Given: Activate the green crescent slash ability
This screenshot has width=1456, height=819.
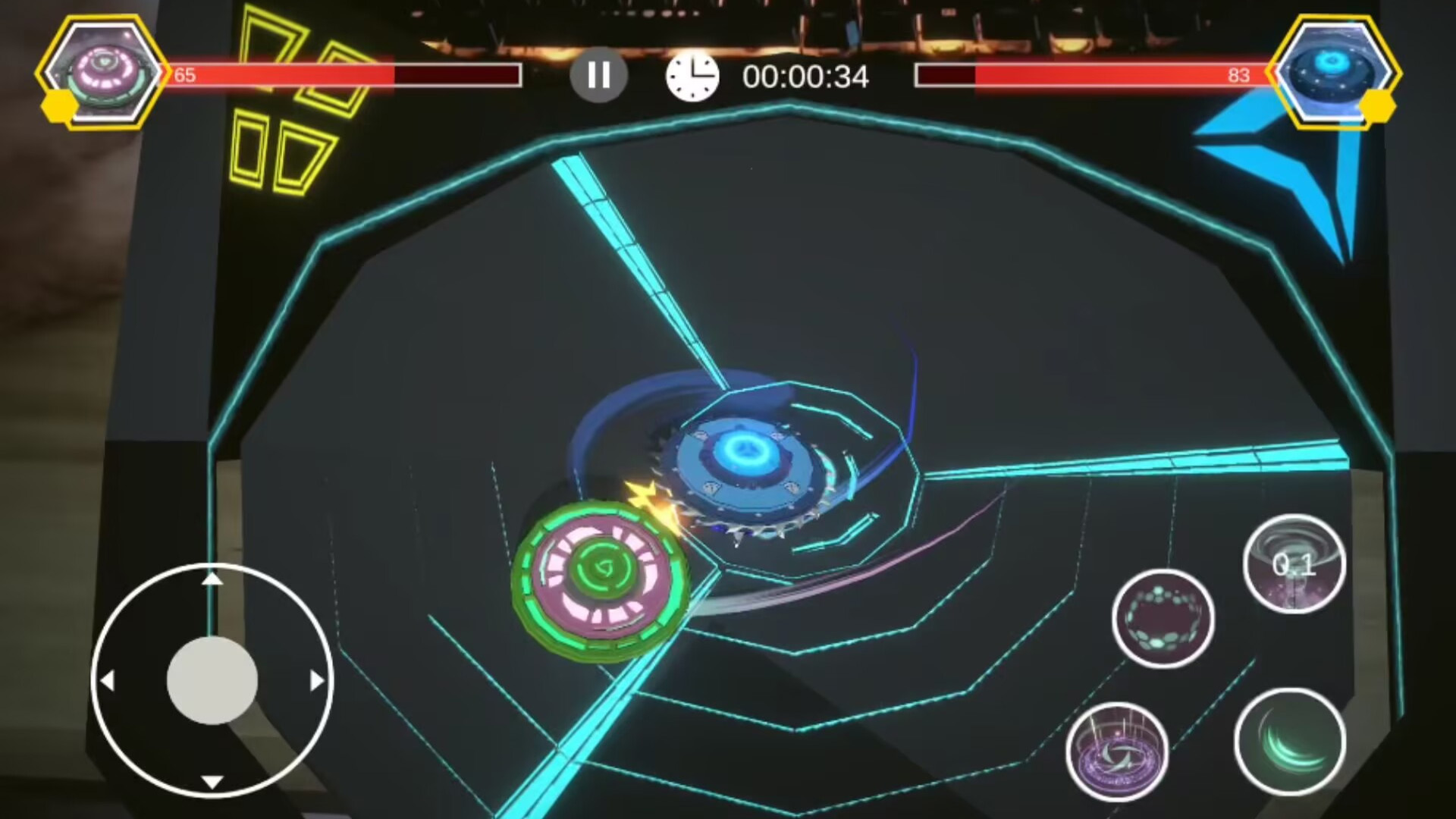Looking at the screenshot, I should [x=1290, y=741].
